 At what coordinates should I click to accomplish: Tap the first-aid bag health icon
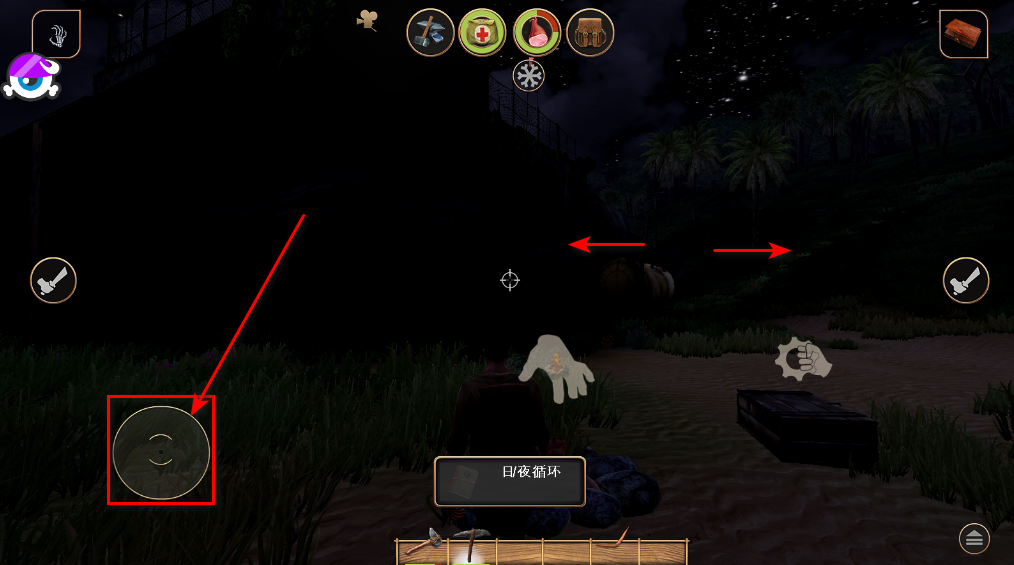tap(482, 33)
